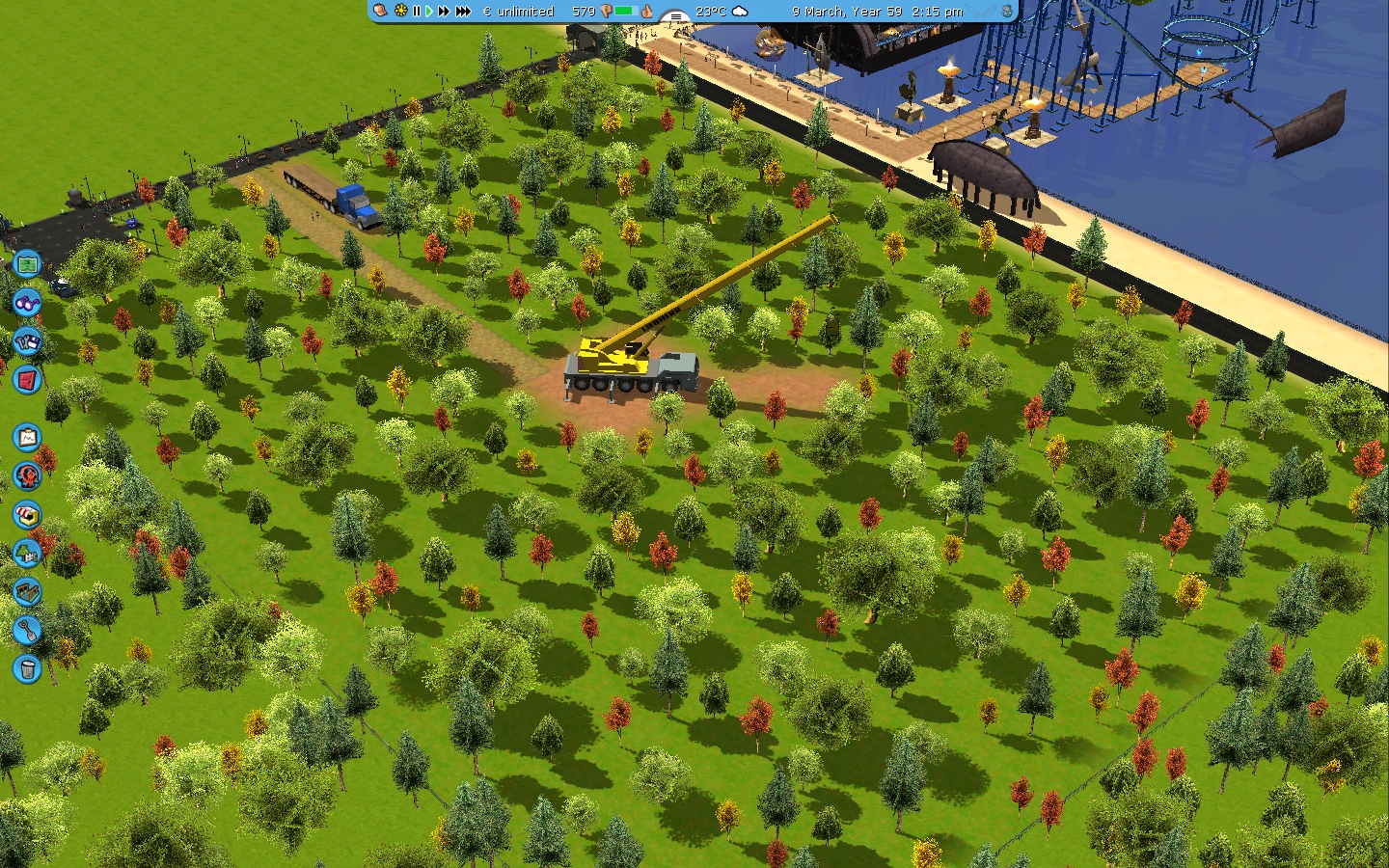Click the weather cloud icon
The image size is (1389, 868).
click(x=740, y=12)
